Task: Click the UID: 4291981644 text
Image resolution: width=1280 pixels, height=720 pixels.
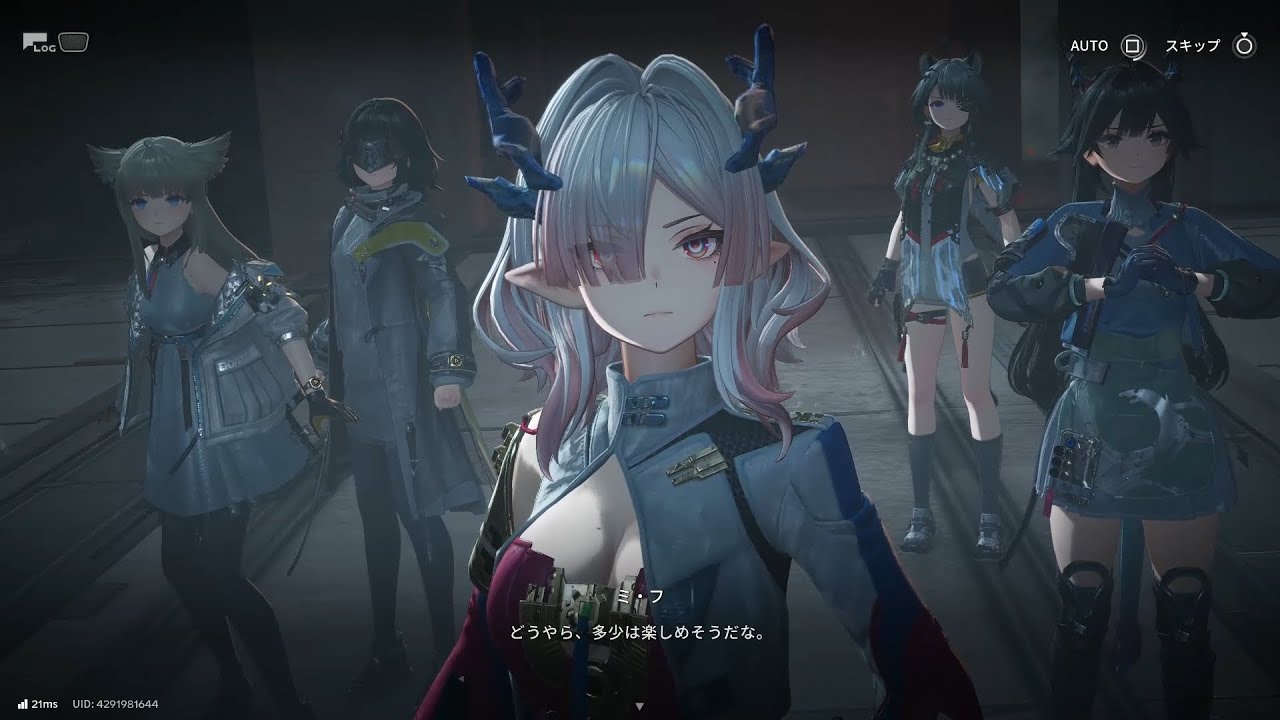Action: [x=114, y=705]
